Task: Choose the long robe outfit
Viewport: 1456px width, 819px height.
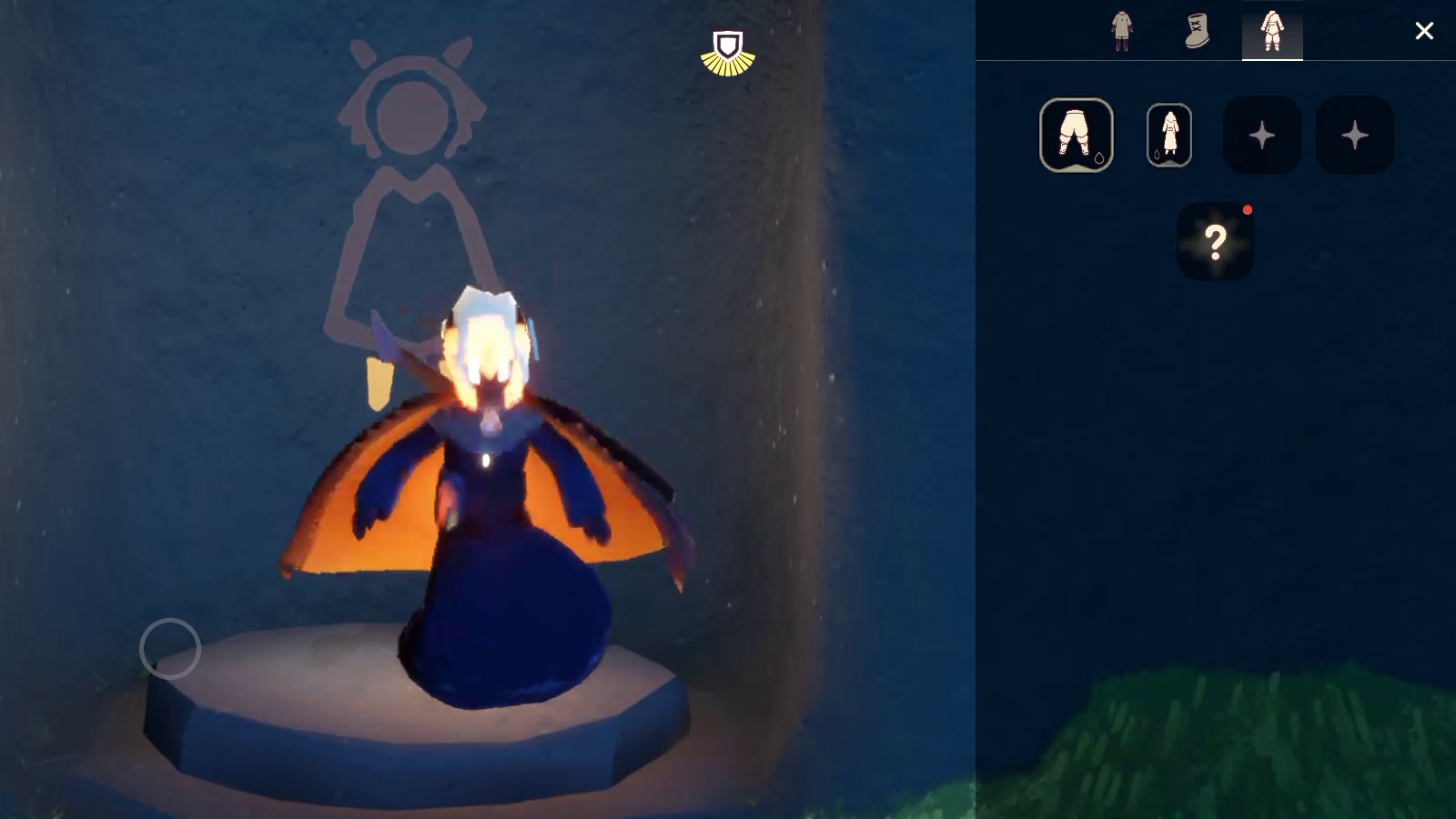Action: click(1169, 135)
